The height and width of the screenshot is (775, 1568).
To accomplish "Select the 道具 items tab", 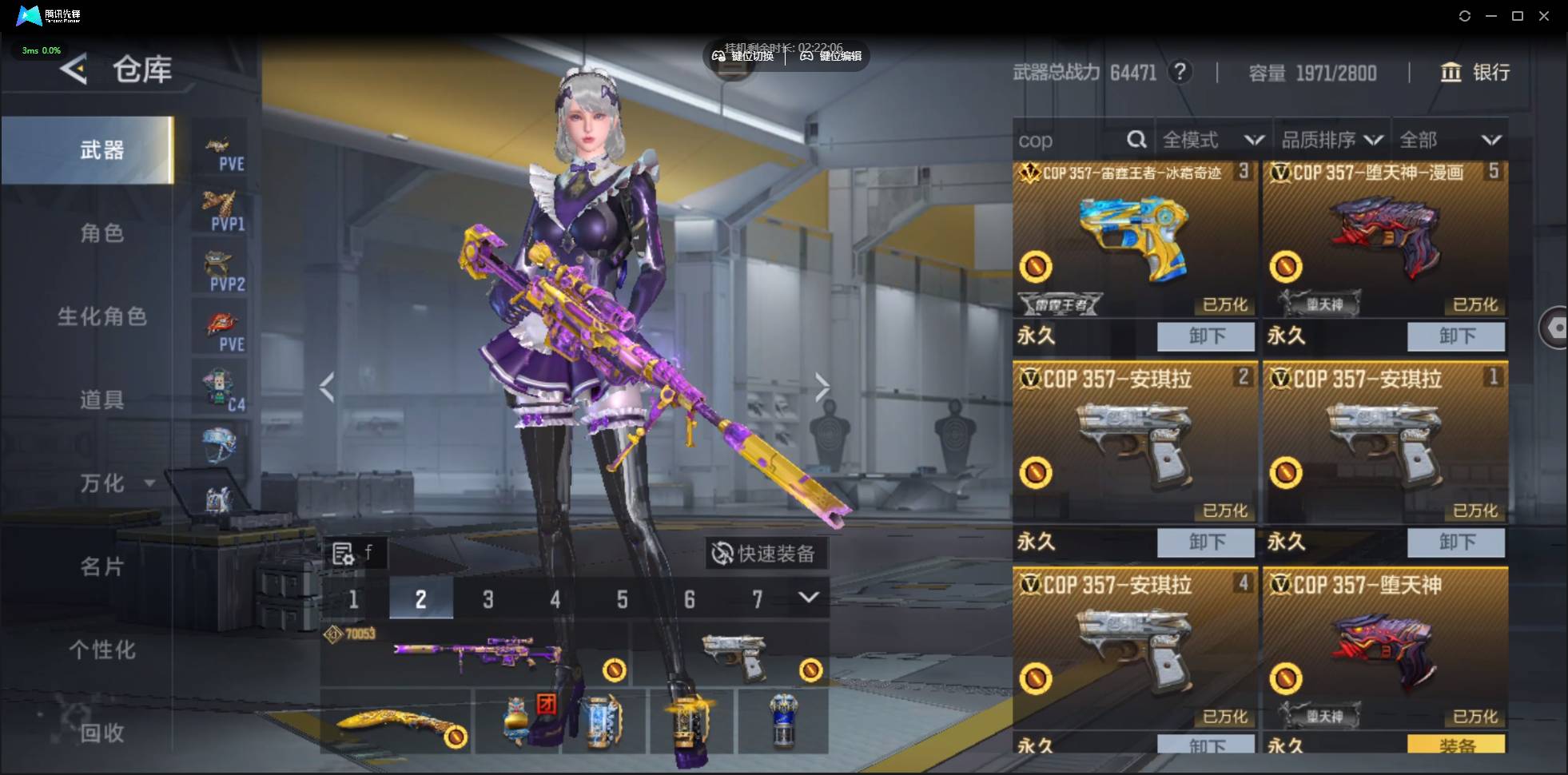I will tap(101, 399).
